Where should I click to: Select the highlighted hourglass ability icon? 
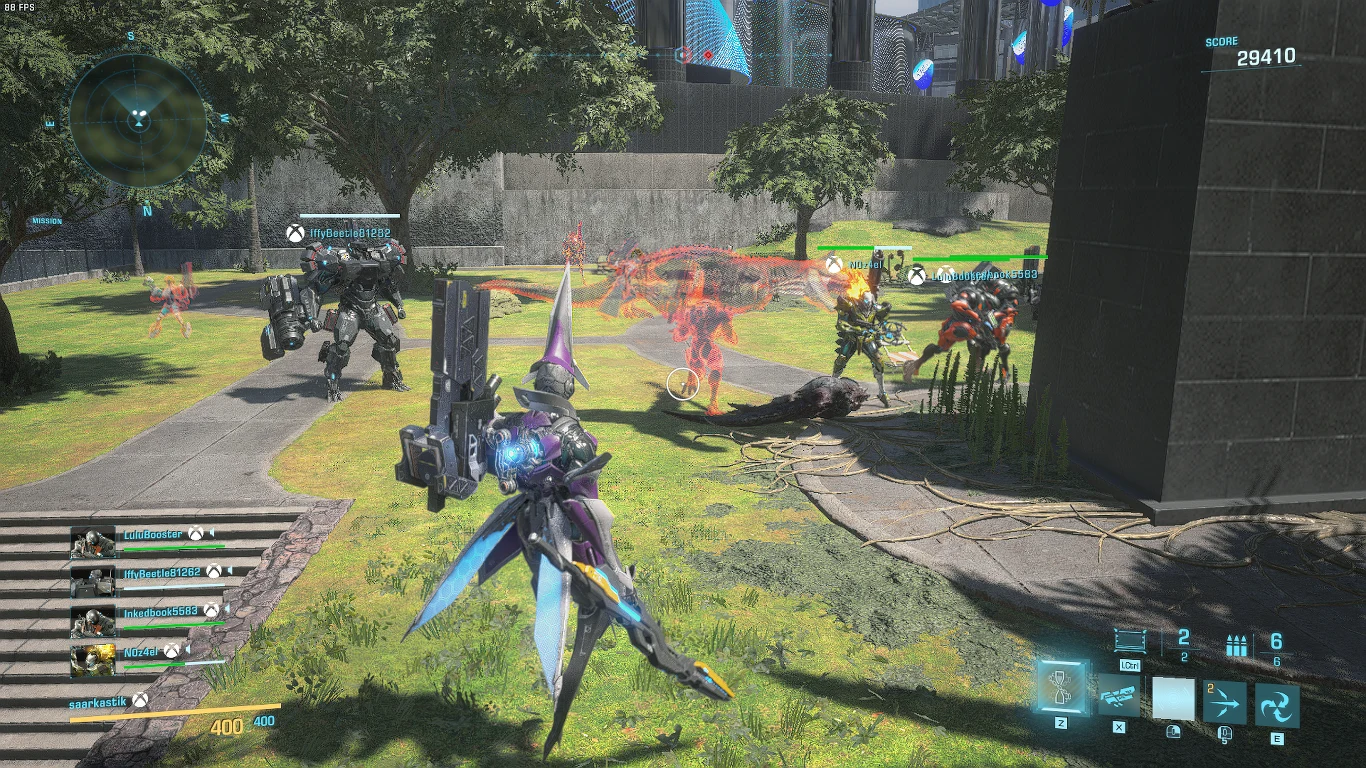coord(1060,687)
